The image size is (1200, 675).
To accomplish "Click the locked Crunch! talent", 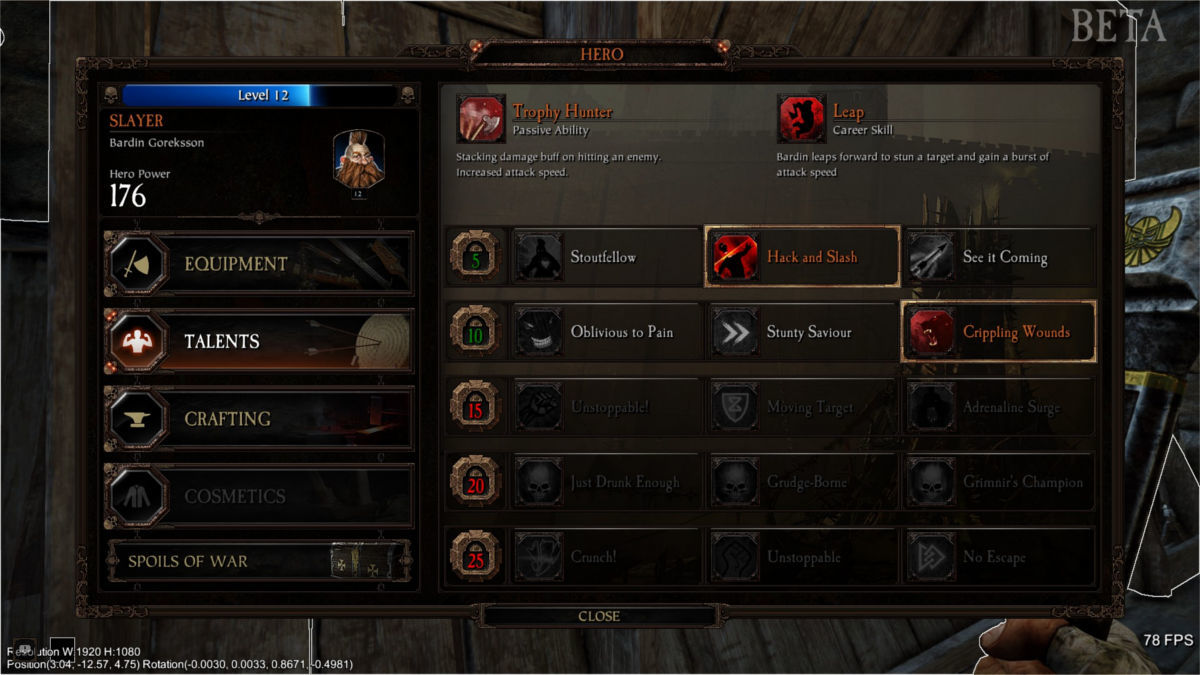I will pos(606,557).
